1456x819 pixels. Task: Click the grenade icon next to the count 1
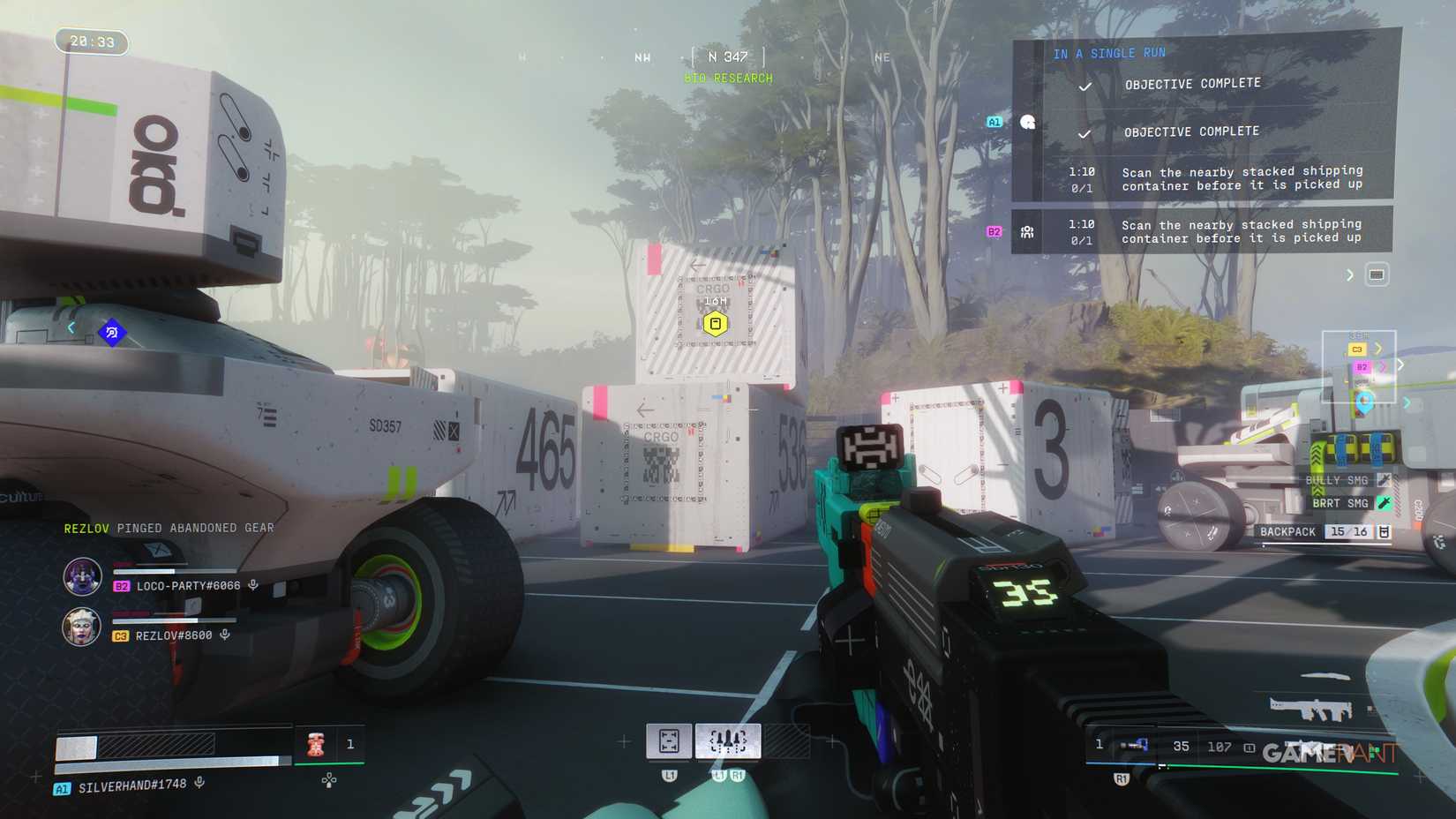tap(313, 744)
